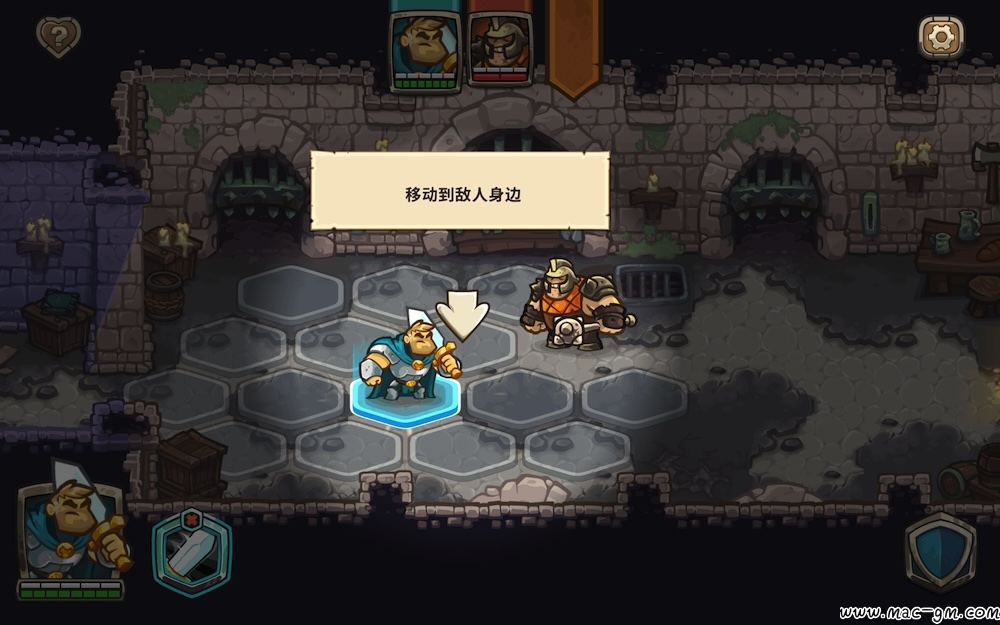Activate the sword attack ability
The height and width of the screenshot is (625, 1000).
[x=192, y=553]
